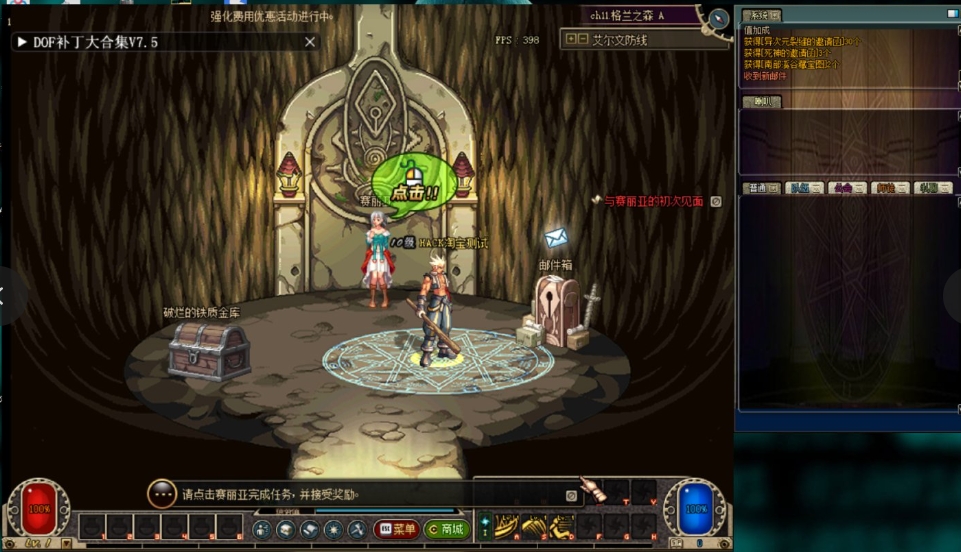Viewport: 961px width, 552px height.
Task: Open the 菜单 menu button
Action: pyautogui.click(x=396, y=529)
